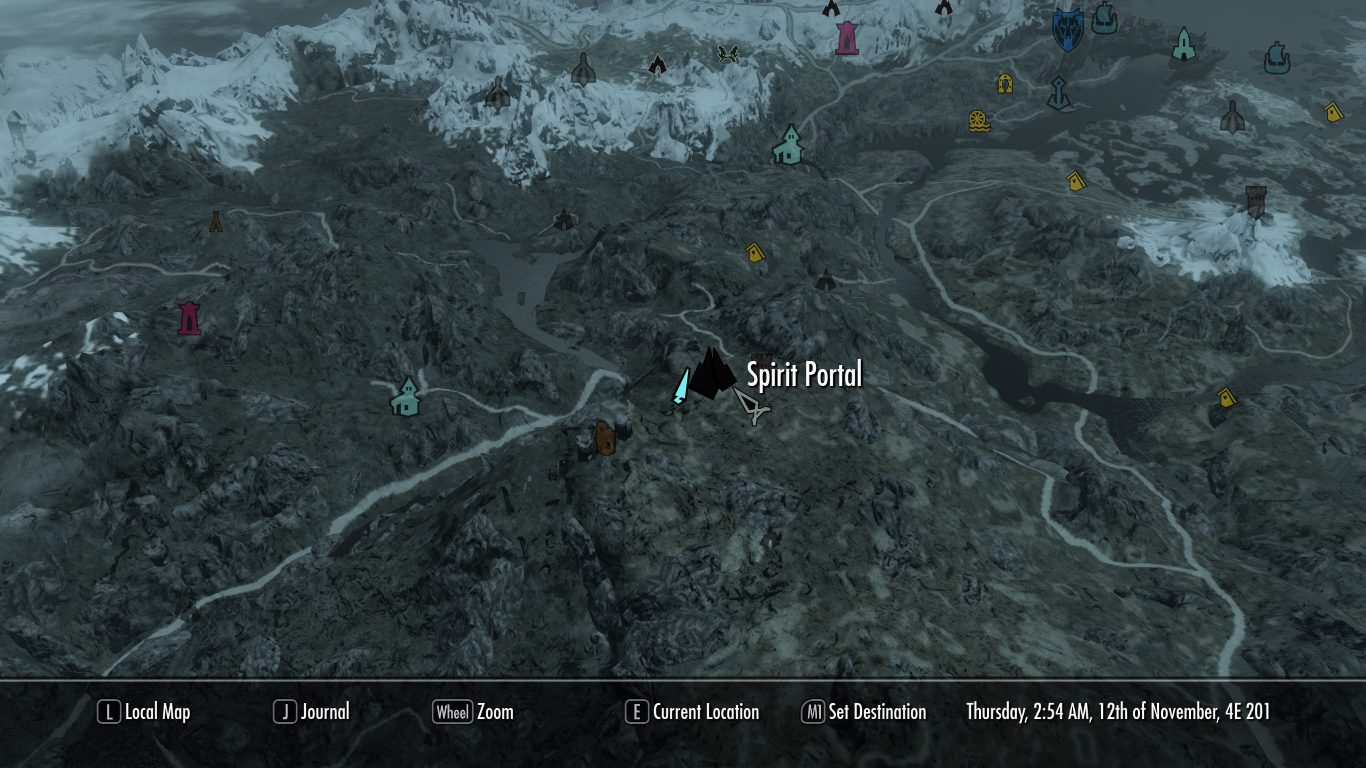1366x768 pixels.
Task: Click the Spirit Portal label text
Action: [x=803, y=375]
